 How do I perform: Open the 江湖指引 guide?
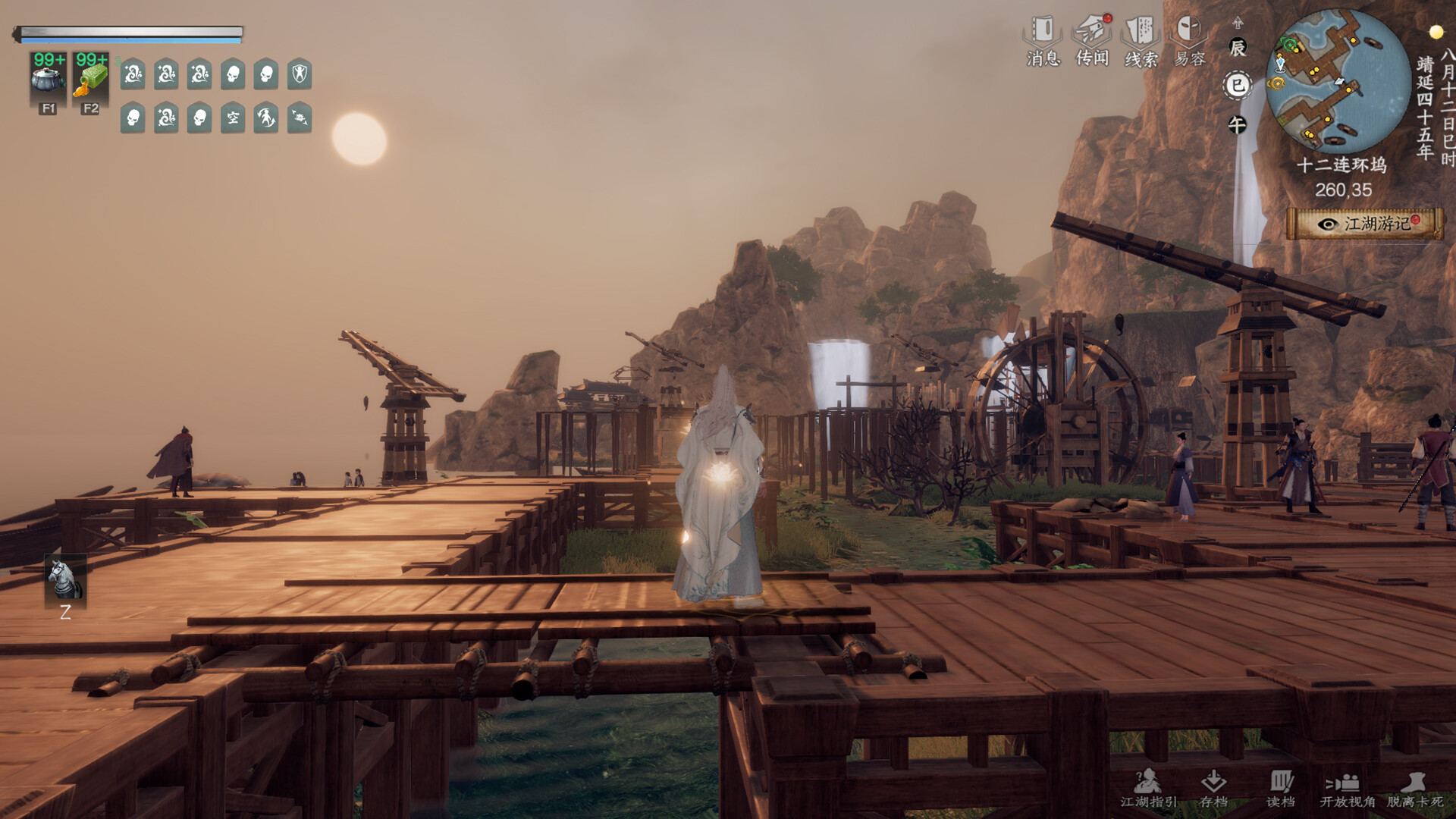point(1149,789)
